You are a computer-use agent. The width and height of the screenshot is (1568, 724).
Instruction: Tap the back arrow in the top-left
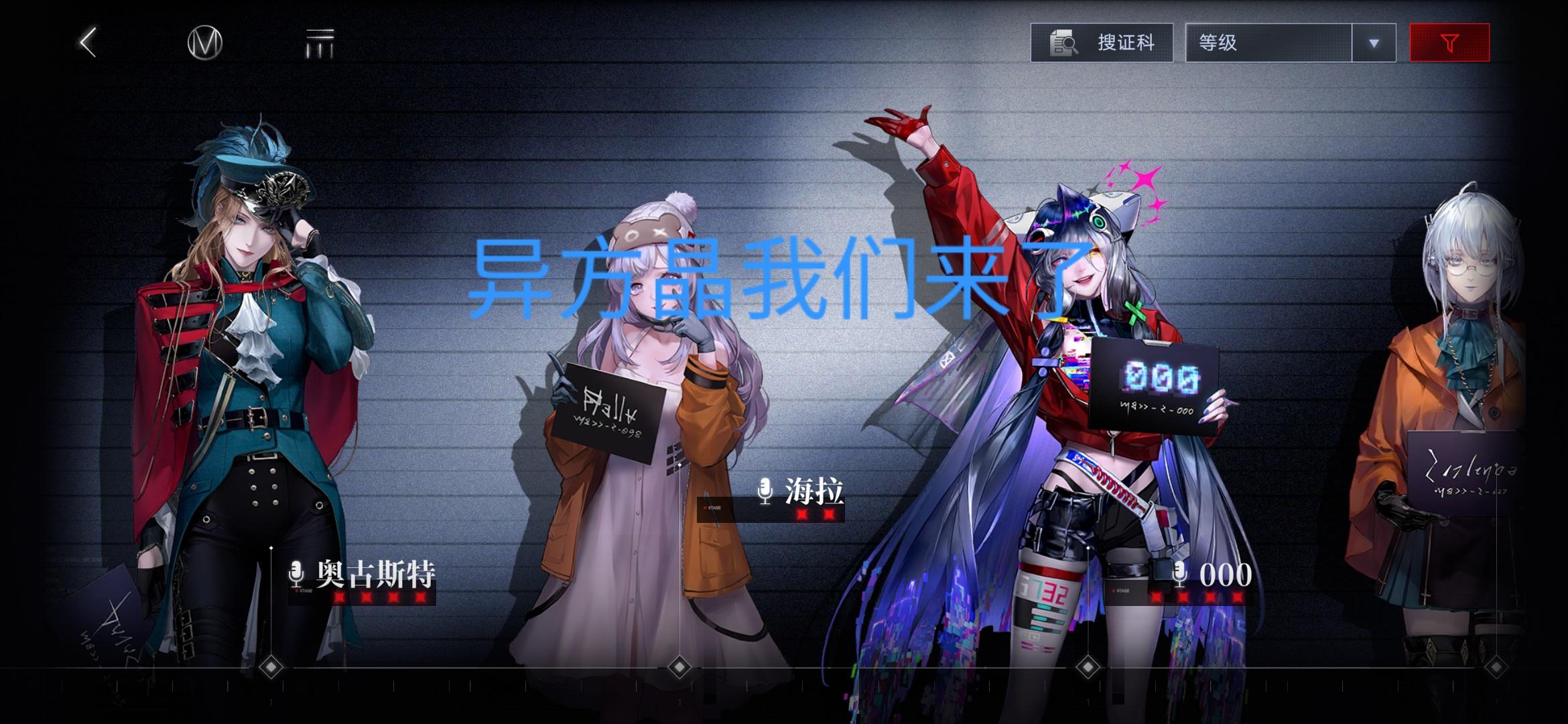(86, 42)
